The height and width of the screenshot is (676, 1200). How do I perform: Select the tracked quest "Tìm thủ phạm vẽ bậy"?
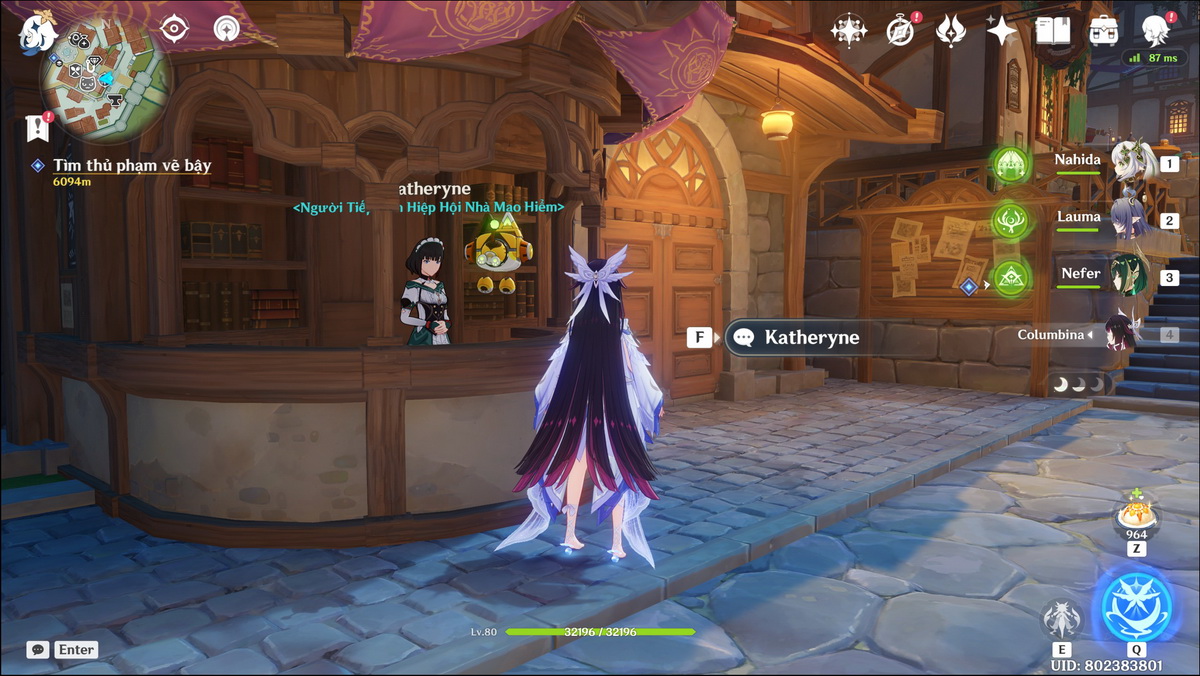[132, 166]
